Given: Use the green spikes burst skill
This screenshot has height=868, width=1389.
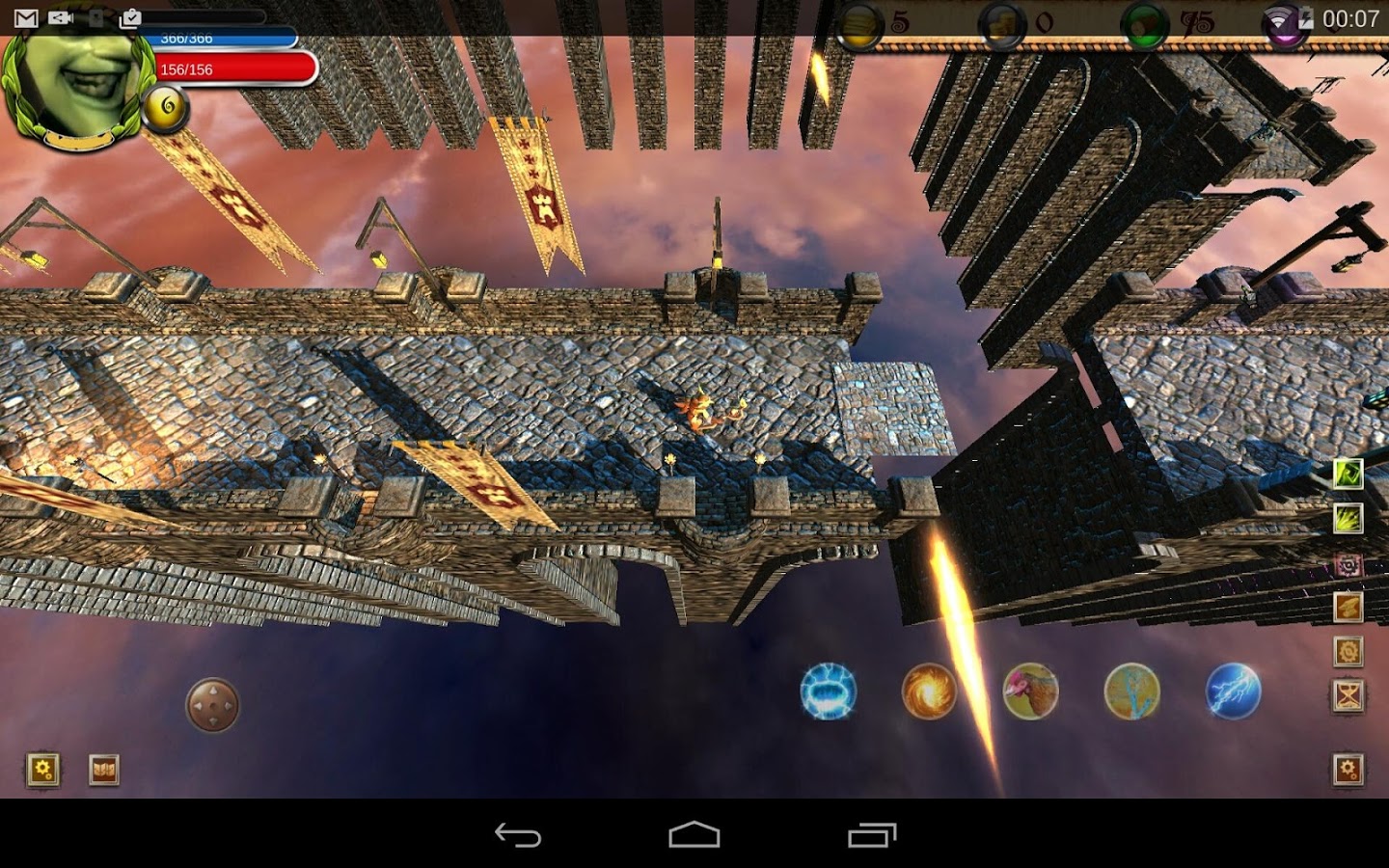Looking at the screenshot, I should tap(1348, 519).
